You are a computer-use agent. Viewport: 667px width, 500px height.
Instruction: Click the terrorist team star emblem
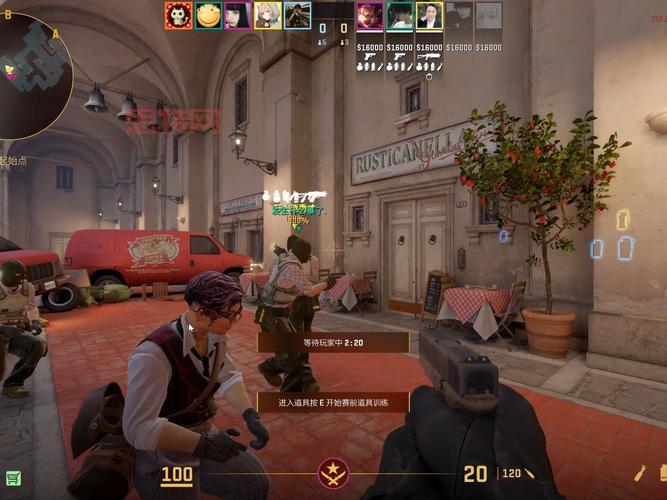pos(333,473)
